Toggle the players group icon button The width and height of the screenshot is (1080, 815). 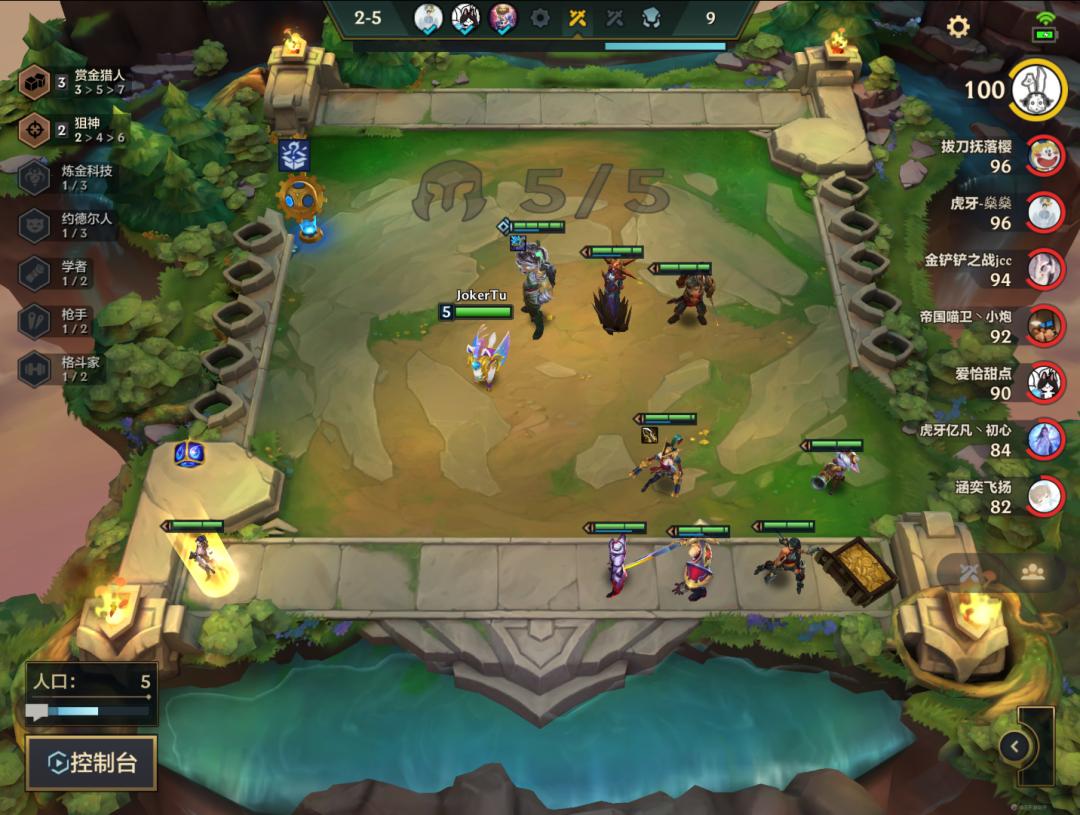pyautogui.click(x=1033, y=572)
